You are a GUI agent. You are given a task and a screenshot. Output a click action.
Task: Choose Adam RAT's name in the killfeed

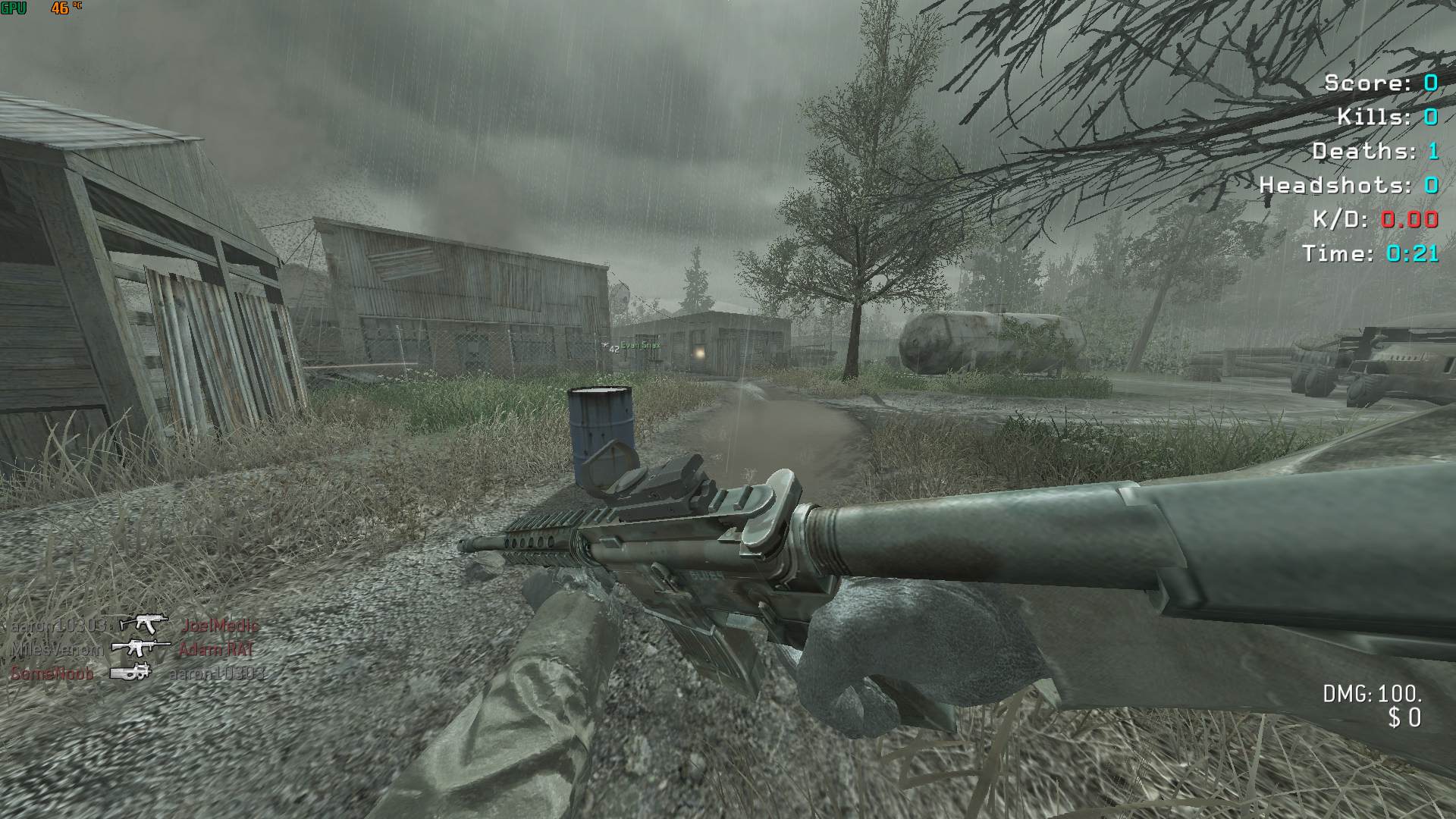(x=216, y=650)
